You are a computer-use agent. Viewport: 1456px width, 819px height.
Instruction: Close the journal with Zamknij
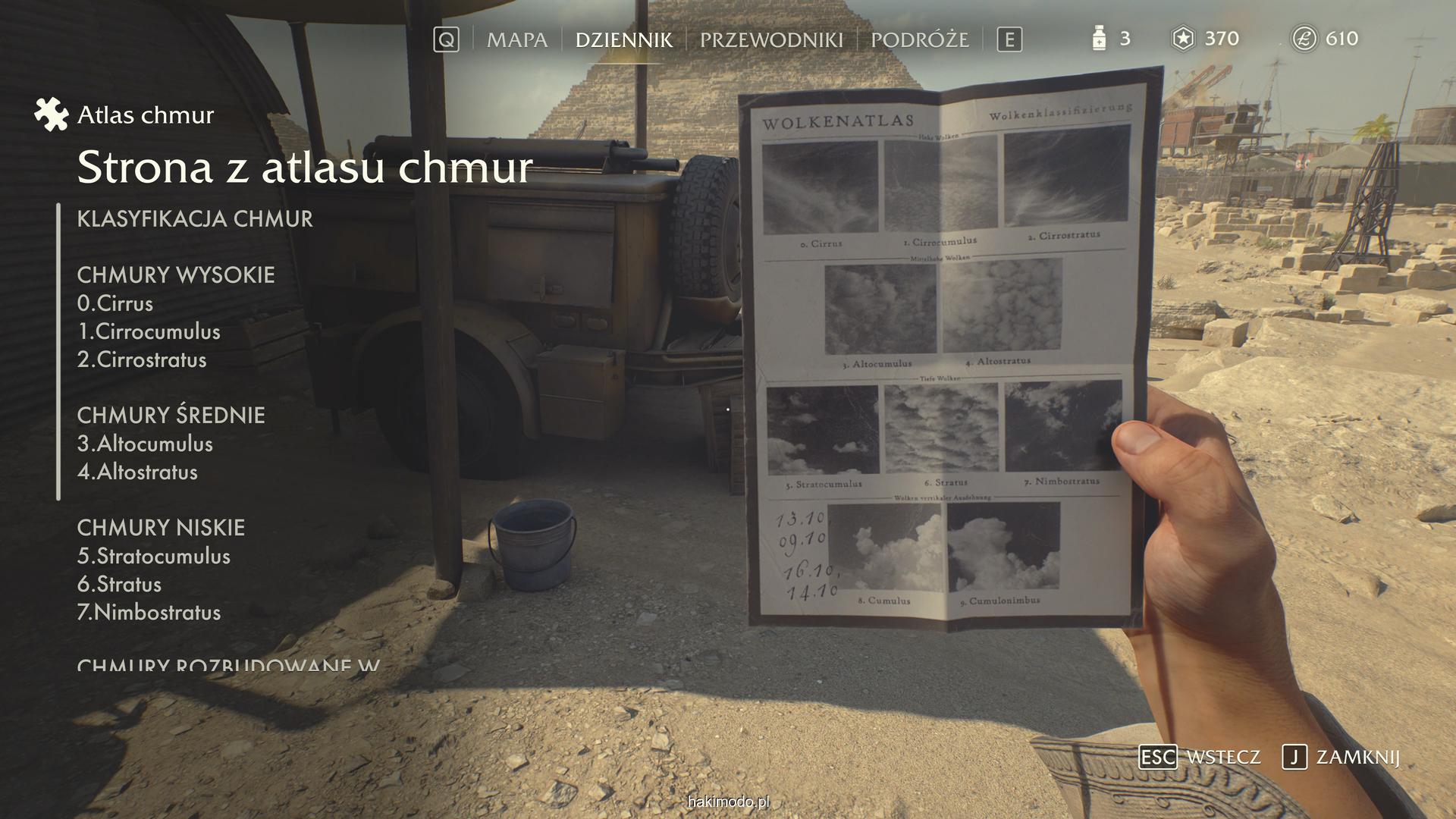click(1341, 757)
